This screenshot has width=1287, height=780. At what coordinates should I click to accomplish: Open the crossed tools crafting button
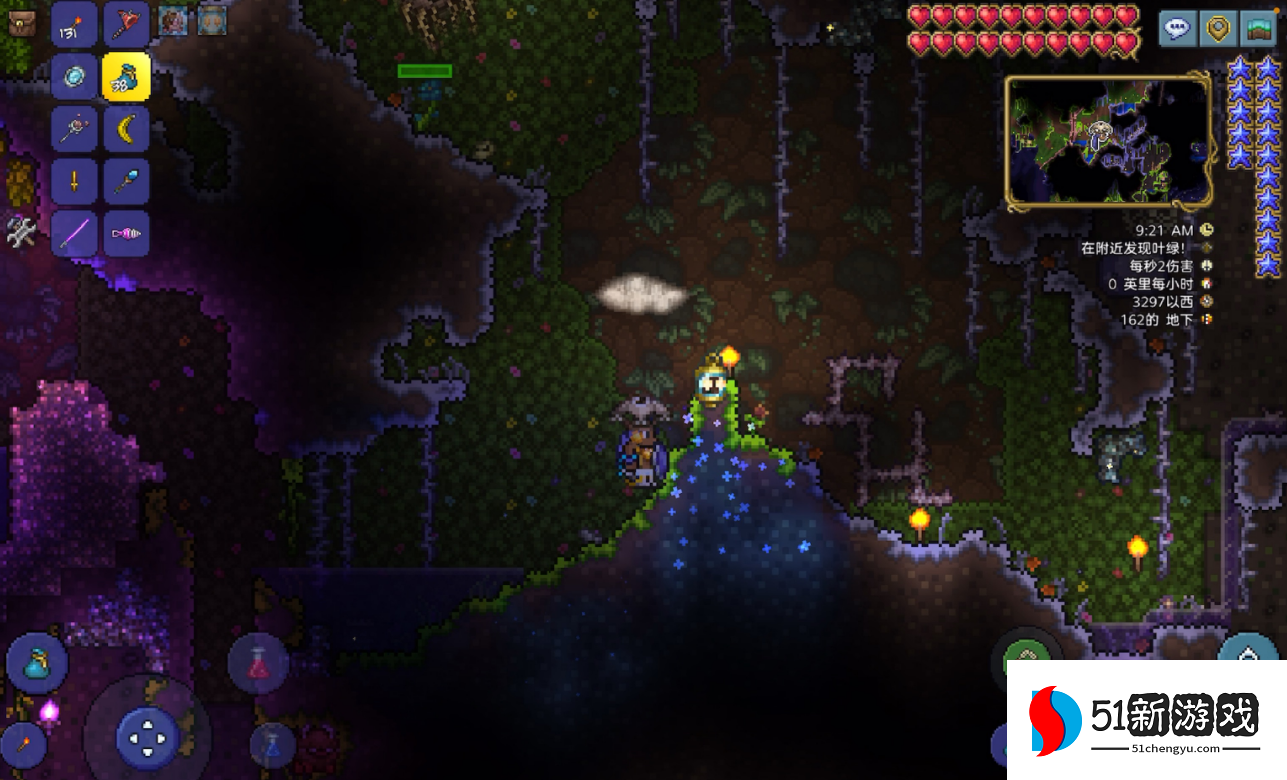[x=21, y=232]
